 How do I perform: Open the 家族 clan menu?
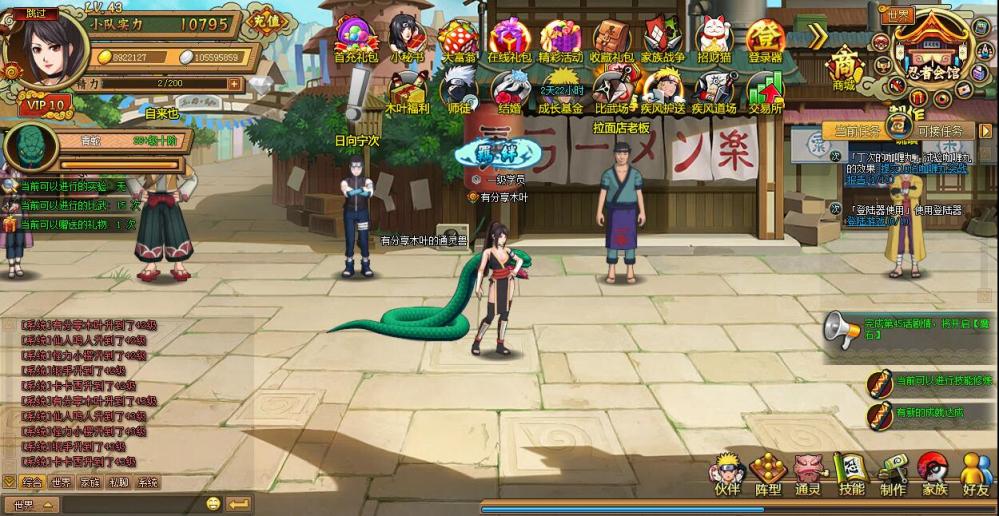tap(934, 472)
